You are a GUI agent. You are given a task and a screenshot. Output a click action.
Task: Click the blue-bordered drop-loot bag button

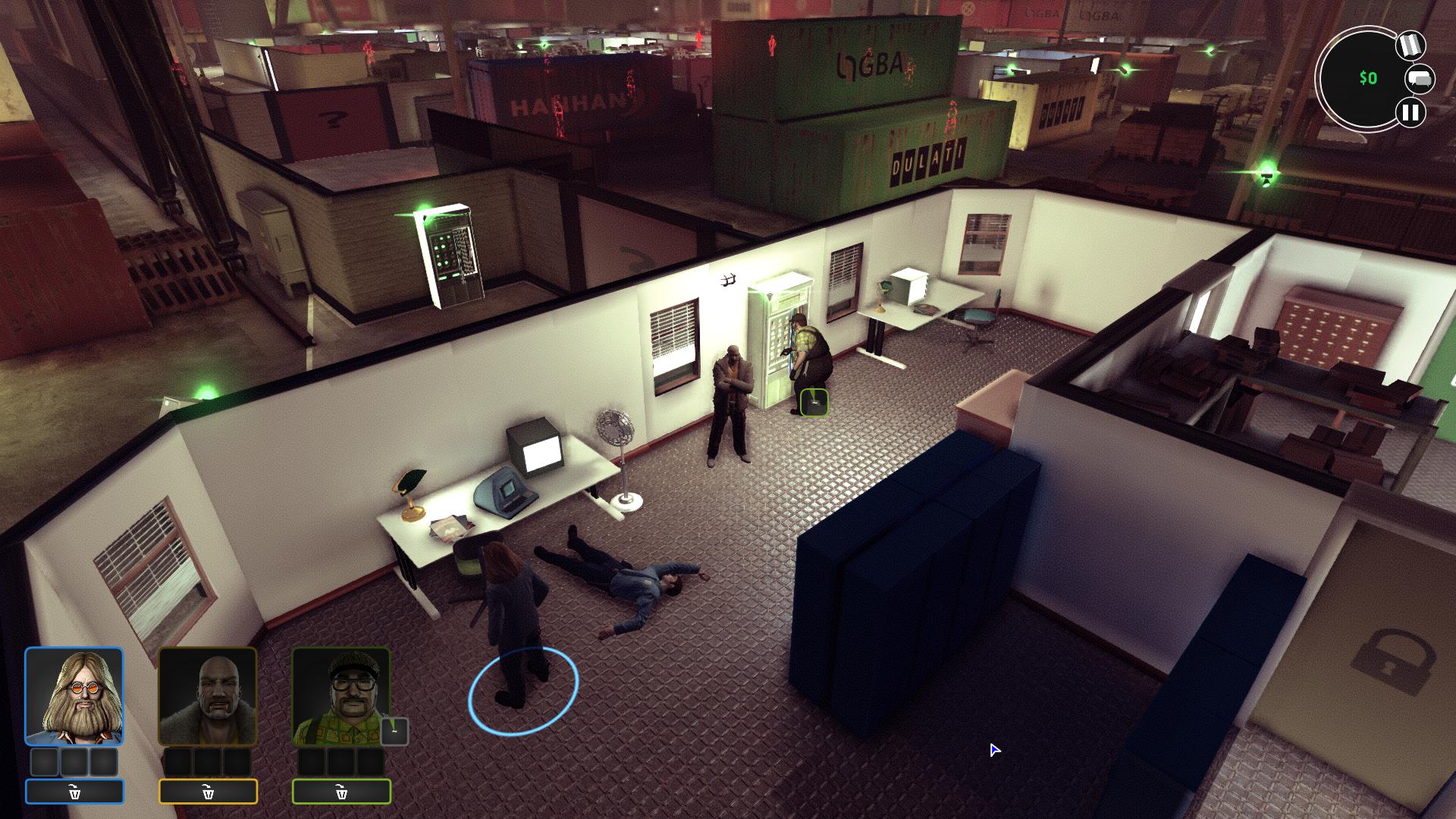click(74, 792)
